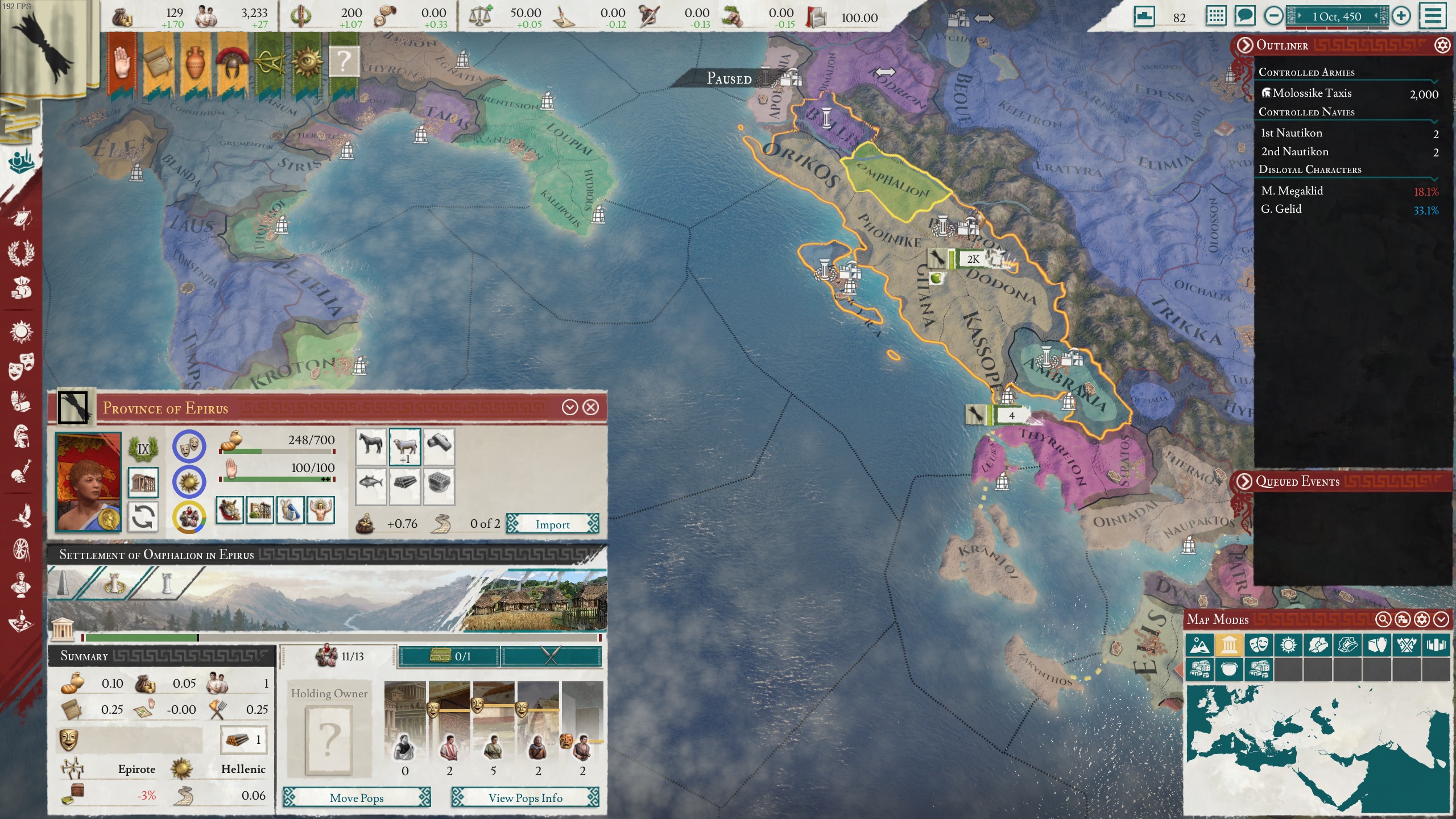Click the governor portrait

tap(88, 482)
